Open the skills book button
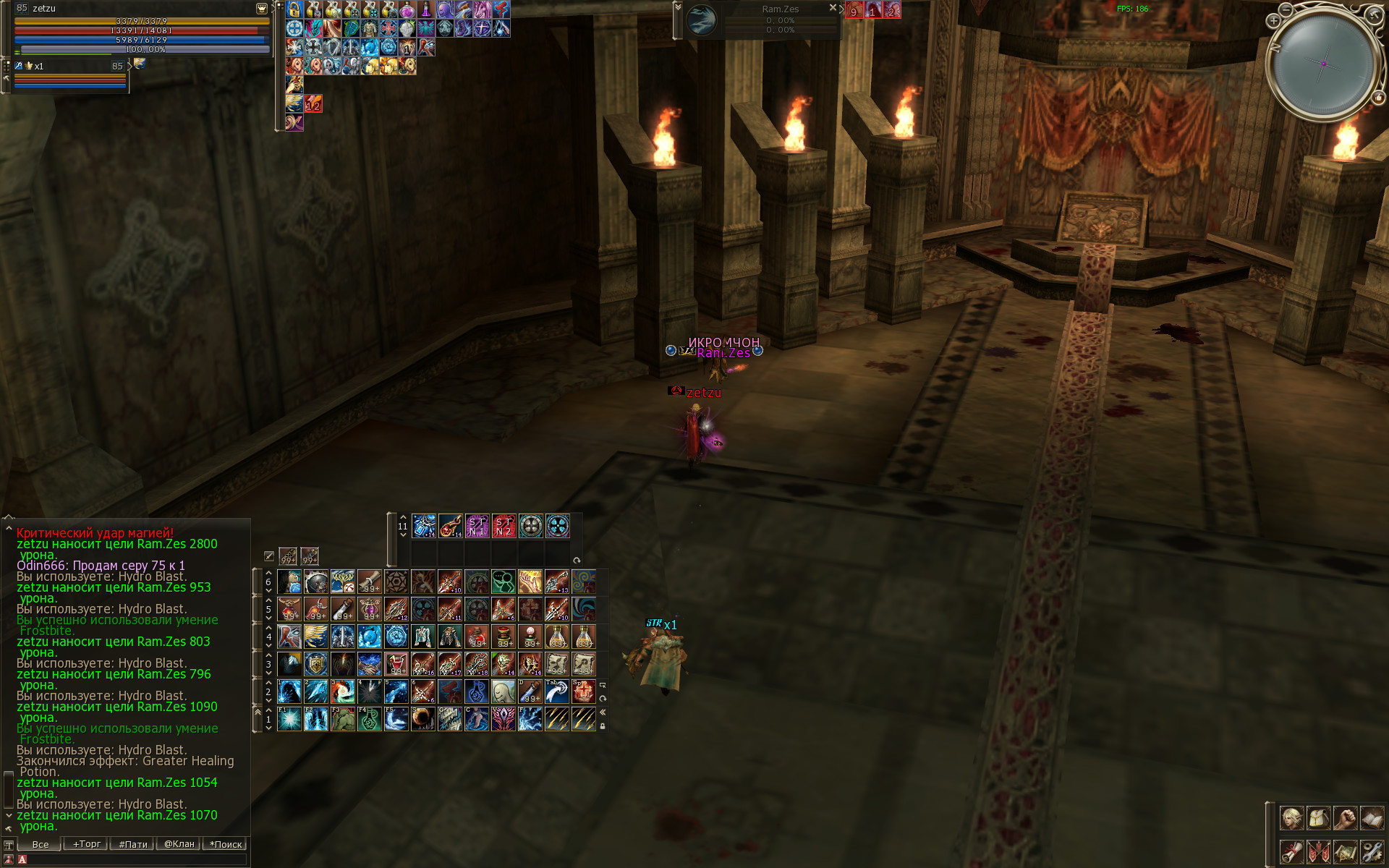This screenshot has width=1389, height=868. 1372,818
